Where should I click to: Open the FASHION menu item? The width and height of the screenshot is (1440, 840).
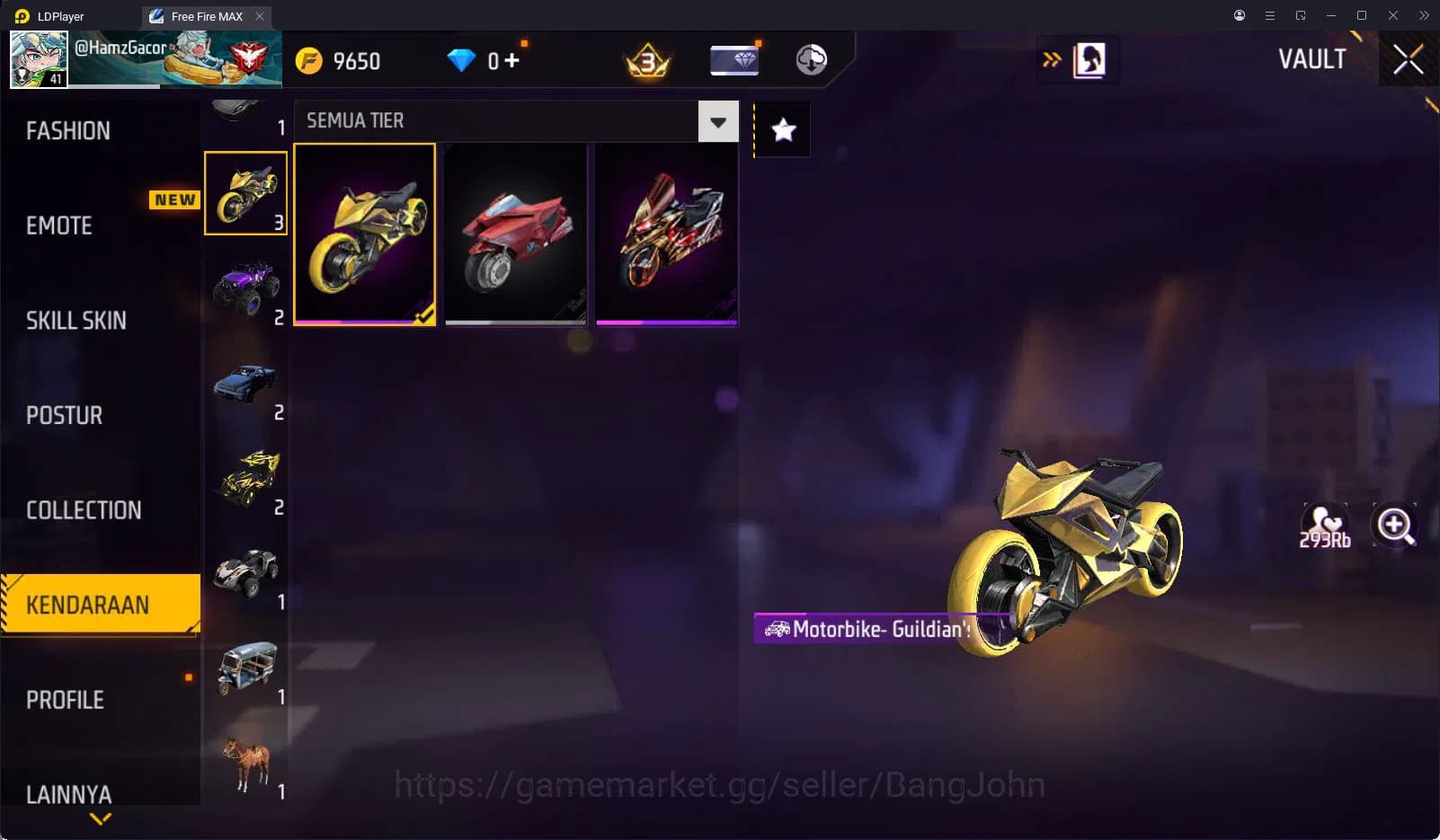[67, 130]
